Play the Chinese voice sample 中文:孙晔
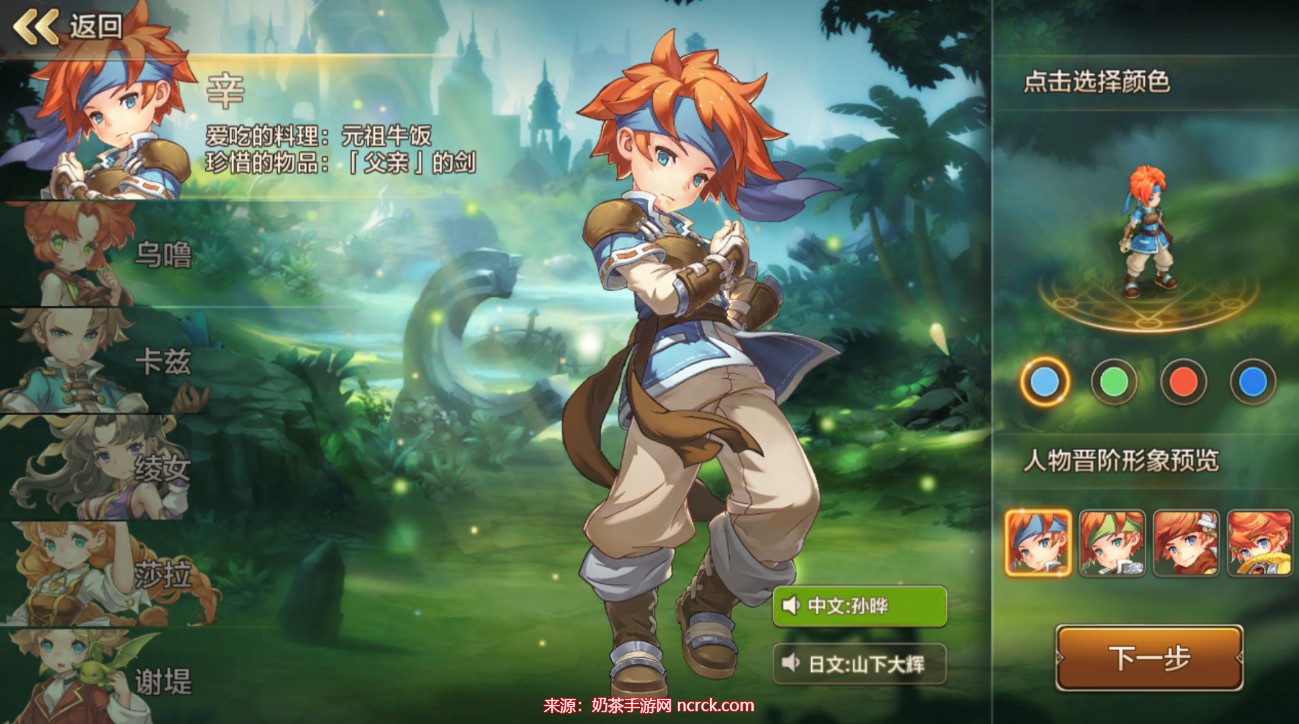1299x724 pixels. click(x=860, y=606)
